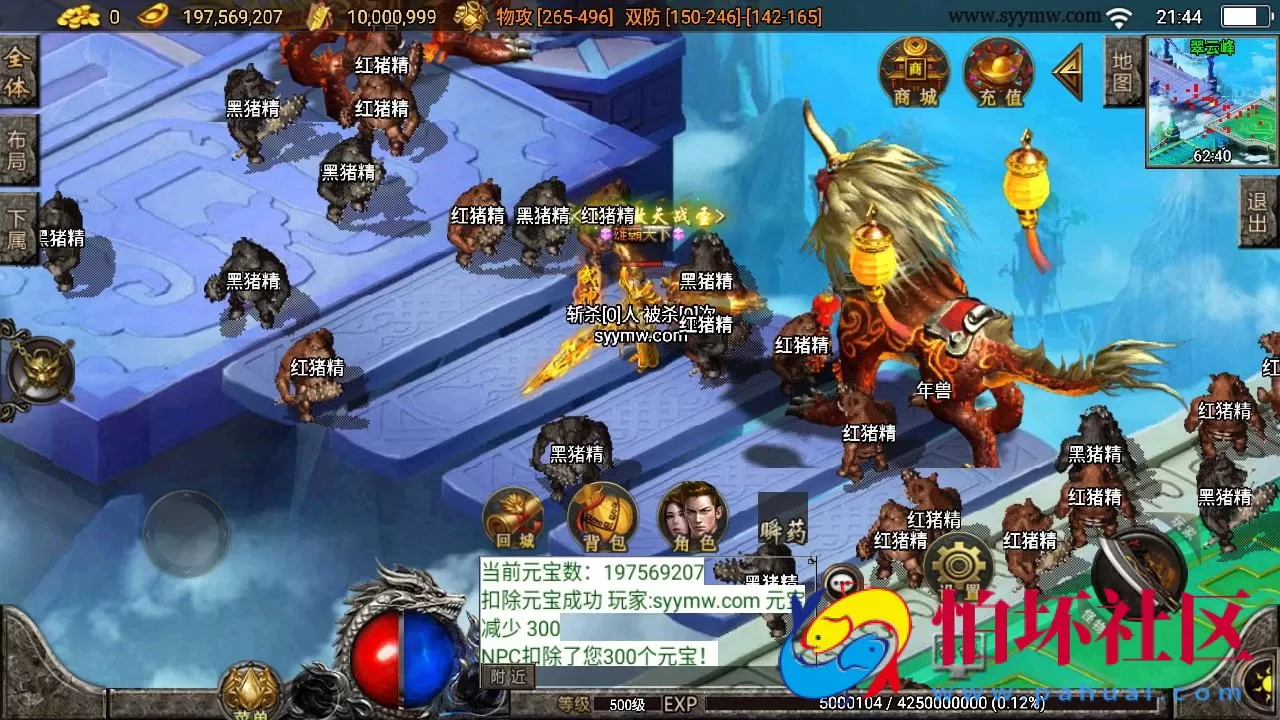Image resolution: width=1280 pixels, height=720 pixels.
Task: Open the 商城 shop mall icon
Action: (x=915, y=72)
